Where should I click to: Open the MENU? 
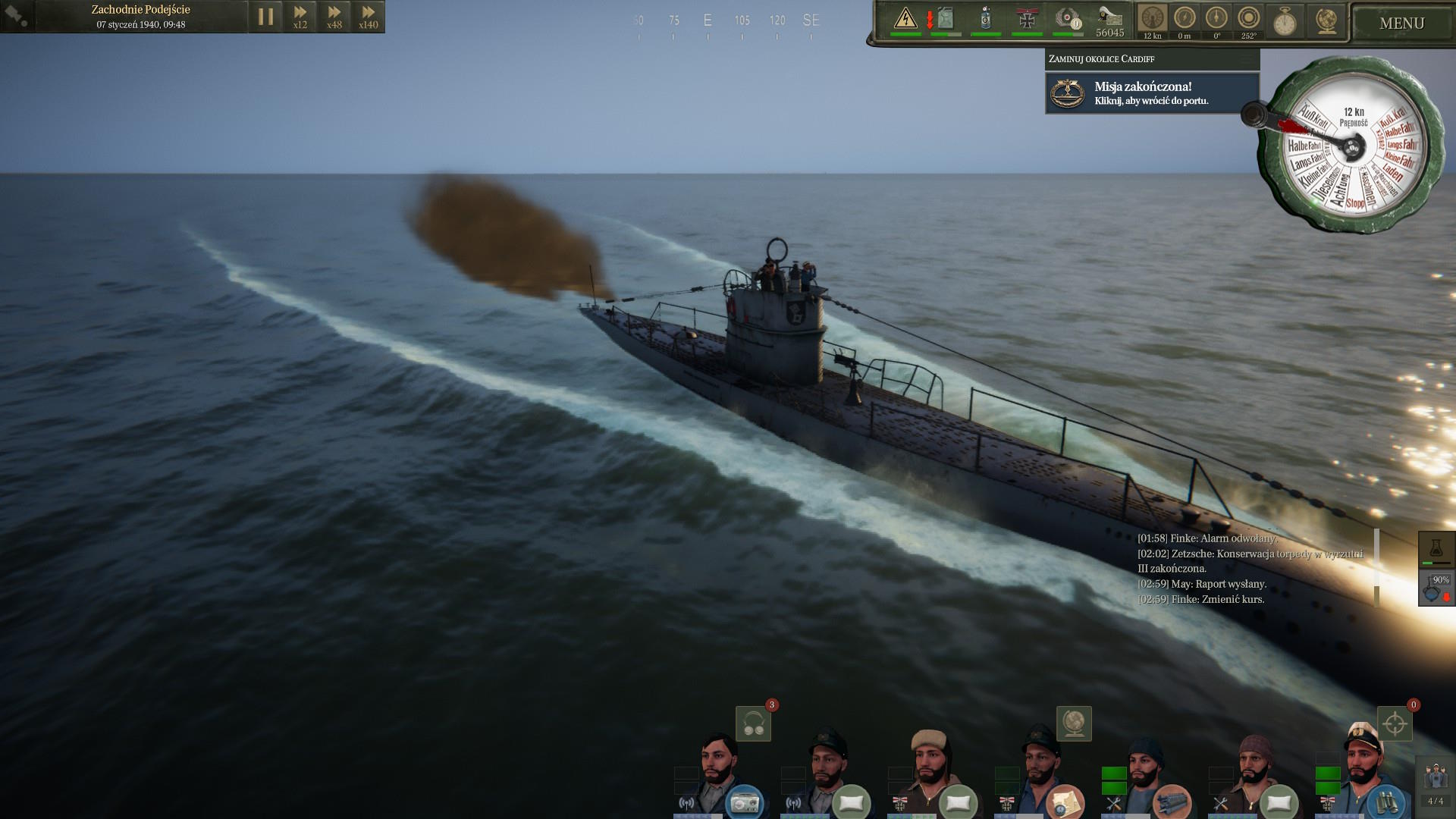(x=1401, y=24)
